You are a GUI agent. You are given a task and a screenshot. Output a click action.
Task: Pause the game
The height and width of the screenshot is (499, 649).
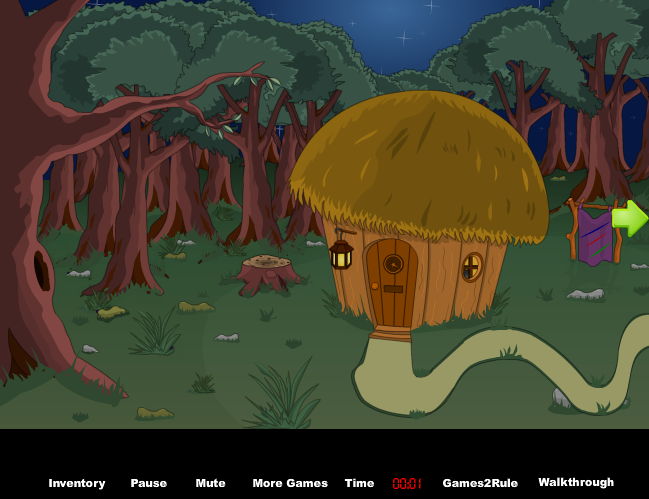148,483
